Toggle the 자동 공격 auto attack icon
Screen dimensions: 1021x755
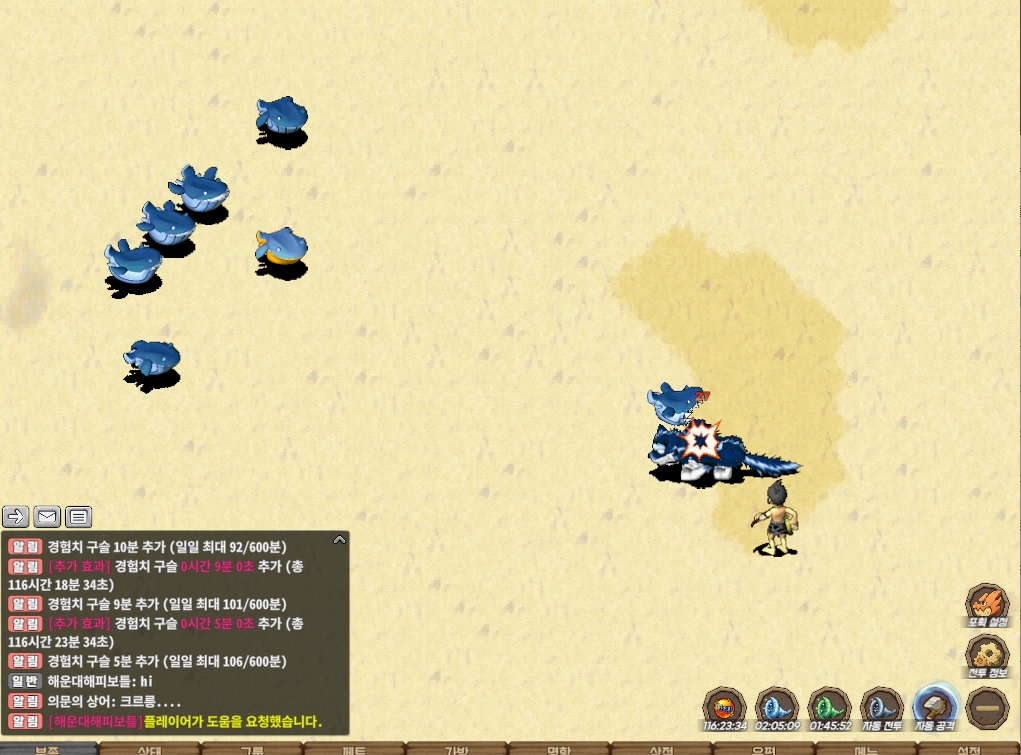tap(935, 708)
